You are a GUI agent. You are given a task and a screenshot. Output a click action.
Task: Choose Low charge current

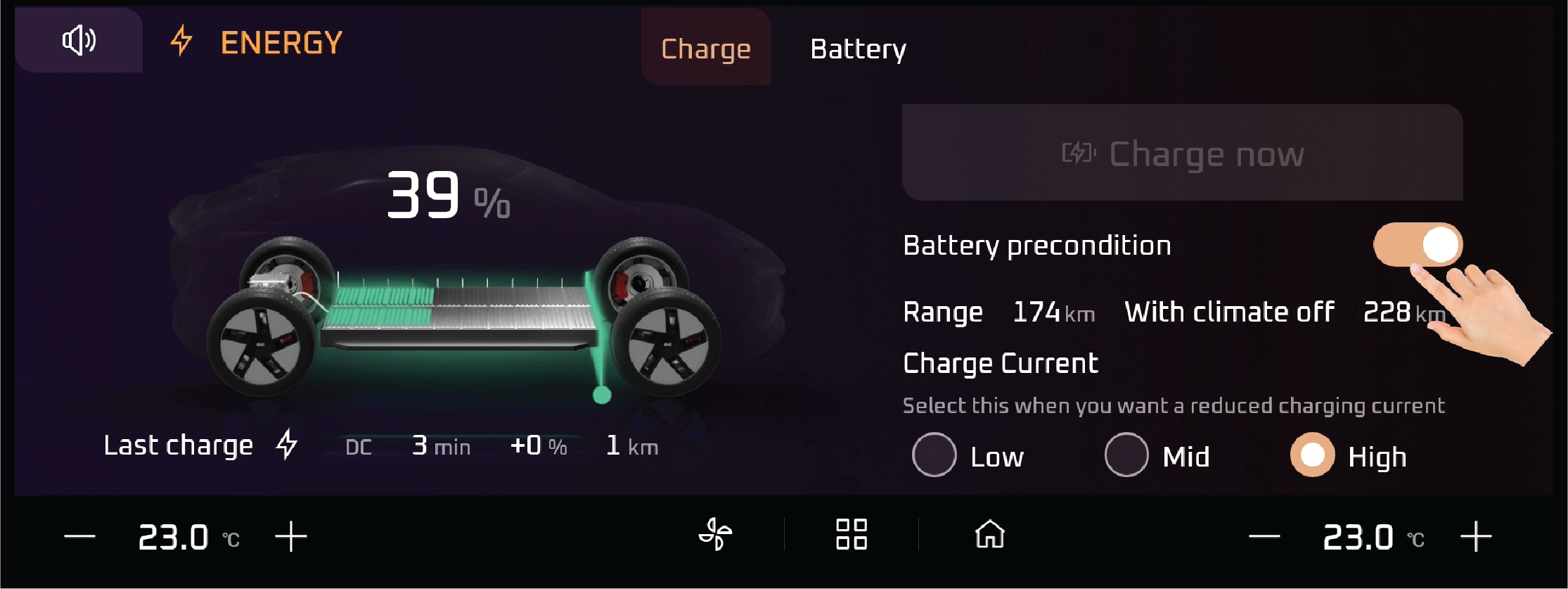(x=934, y=455)
